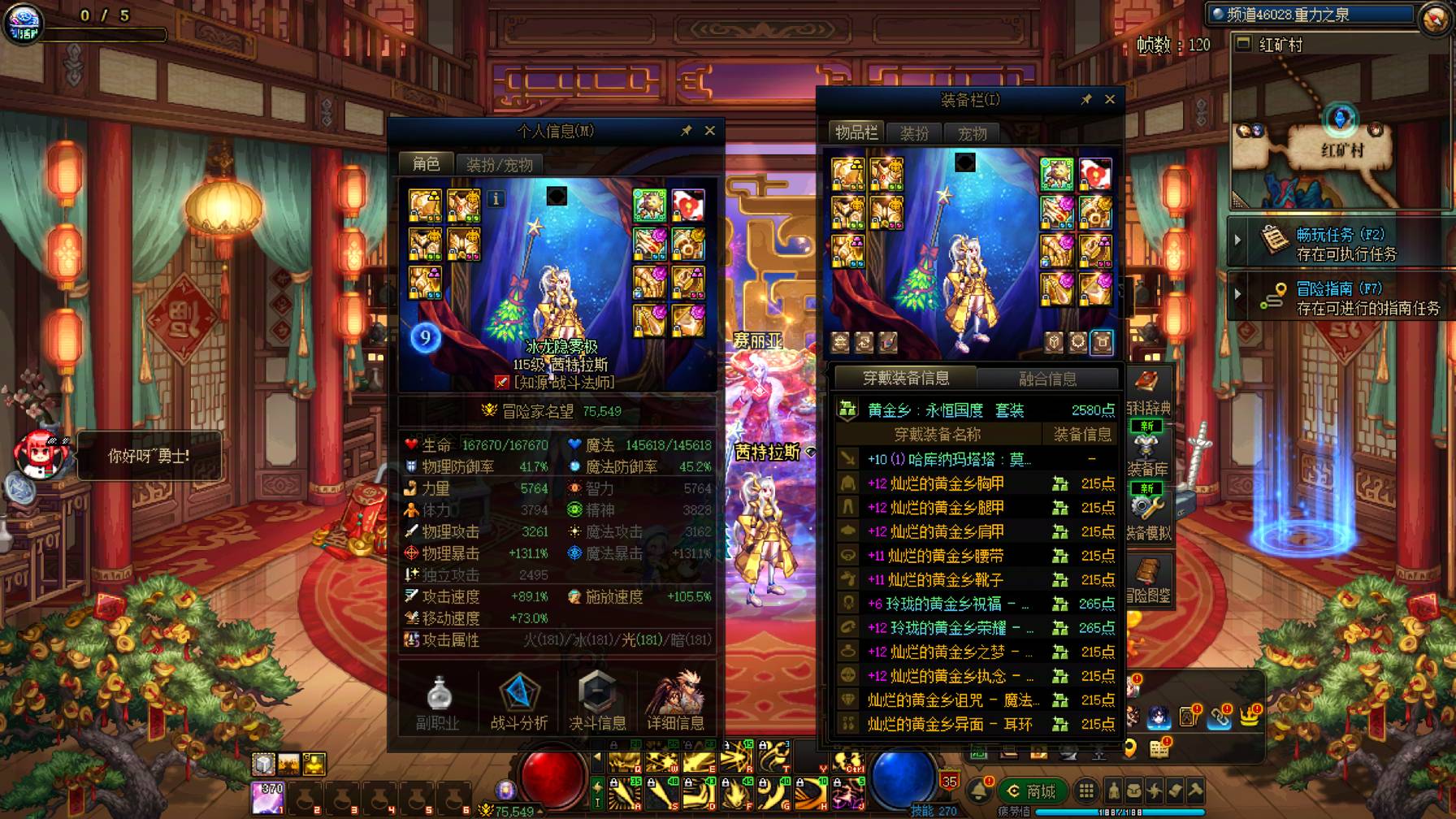
Task: Open the 商城 shop button
Action: pos(1032,791)
